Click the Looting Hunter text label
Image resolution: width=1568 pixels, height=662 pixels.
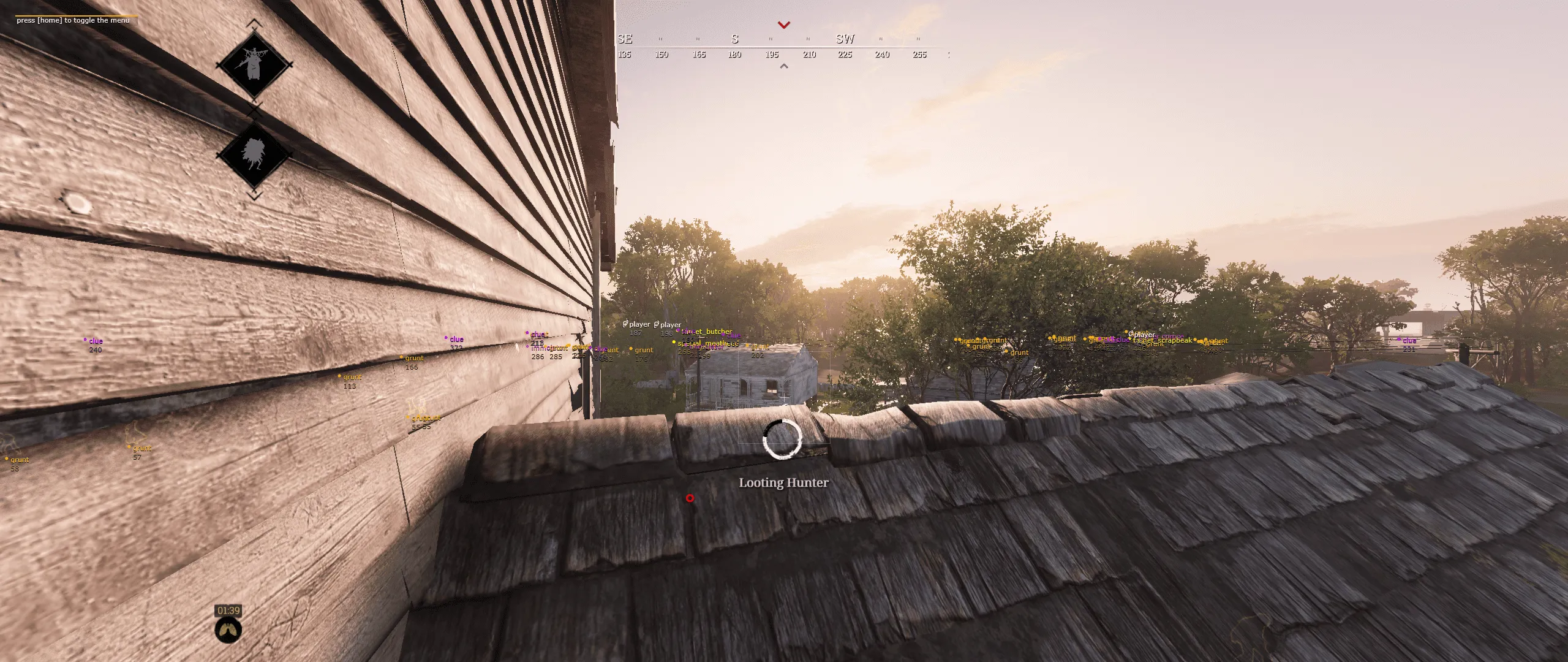tap(782, 483)
